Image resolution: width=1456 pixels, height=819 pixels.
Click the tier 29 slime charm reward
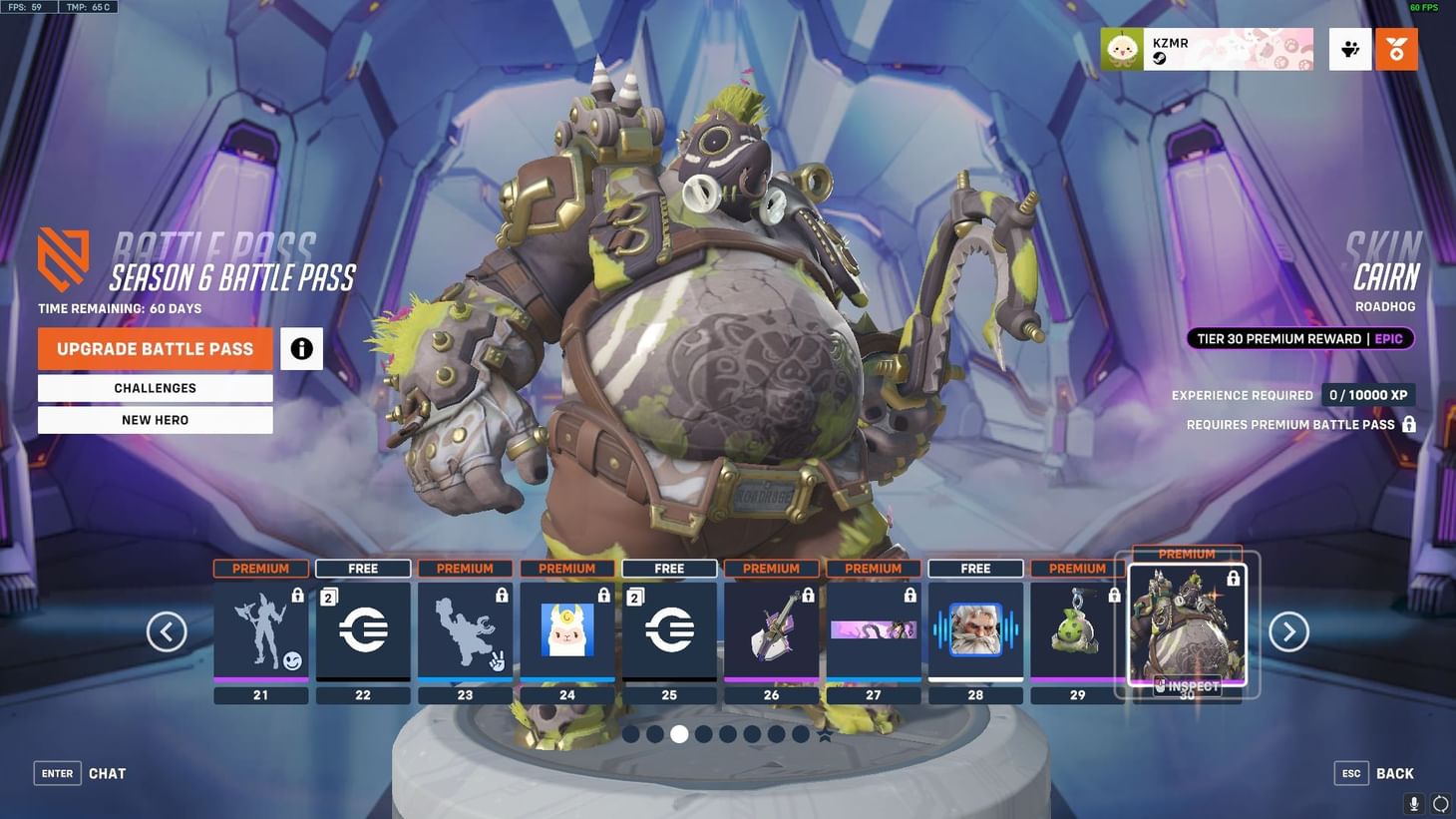point(1077,628)
